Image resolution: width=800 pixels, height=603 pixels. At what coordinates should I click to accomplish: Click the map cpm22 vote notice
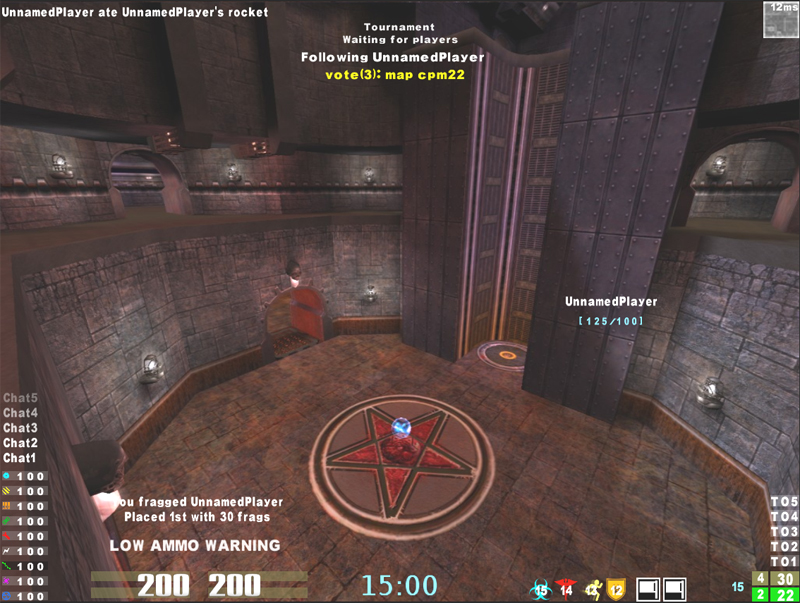click(392, 73)
